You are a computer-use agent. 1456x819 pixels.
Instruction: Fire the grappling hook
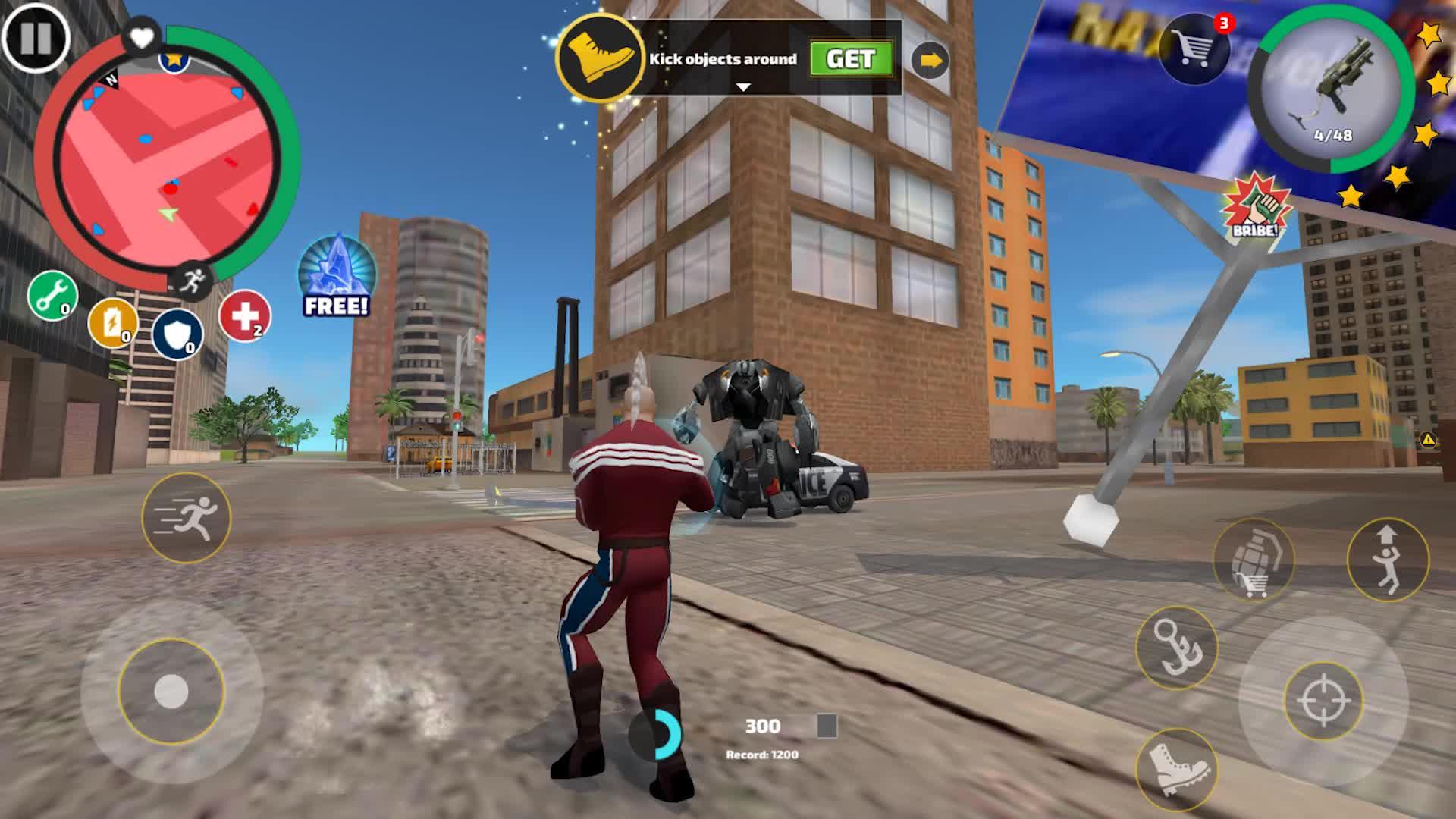point(1176,647)
